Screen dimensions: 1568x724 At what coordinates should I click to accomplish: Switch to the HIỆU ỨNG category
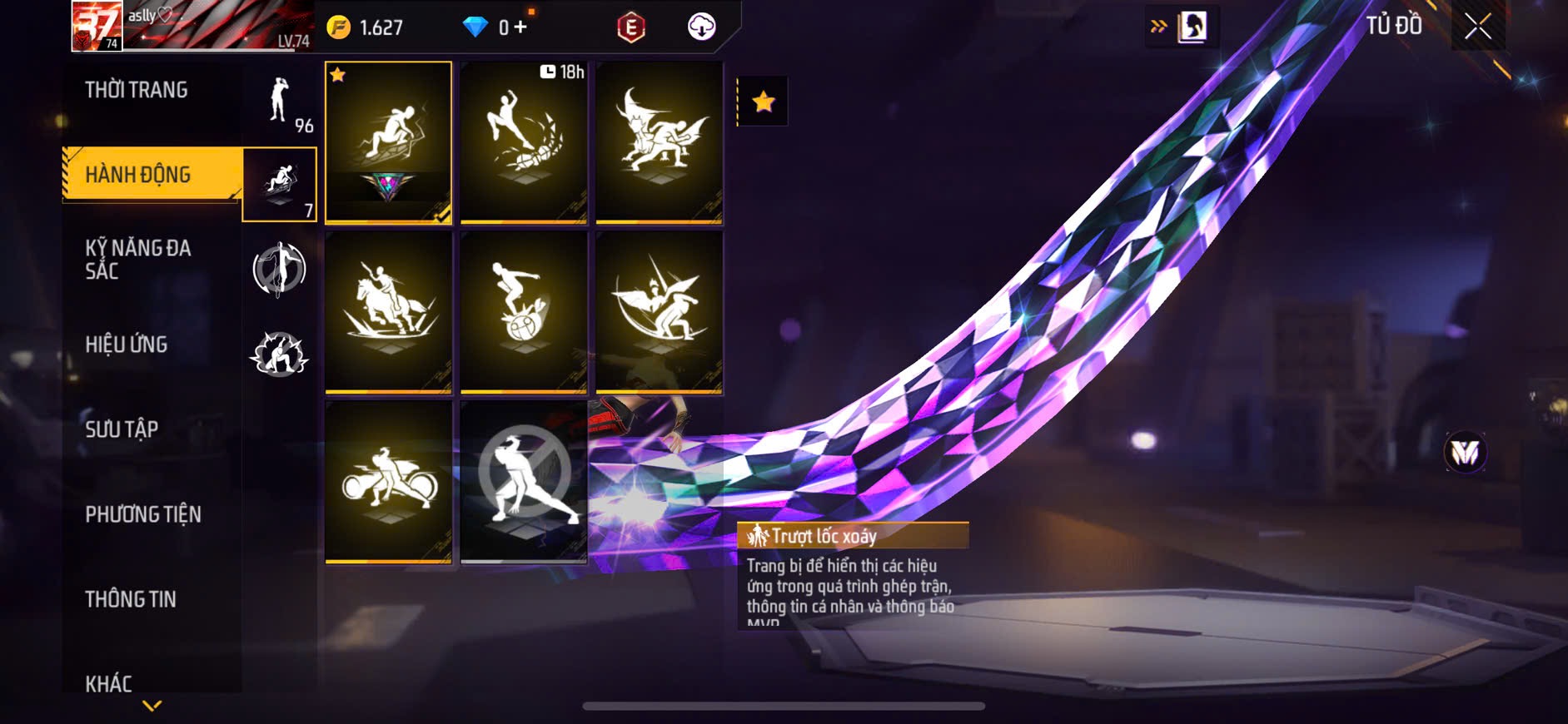tap(127, 345)
